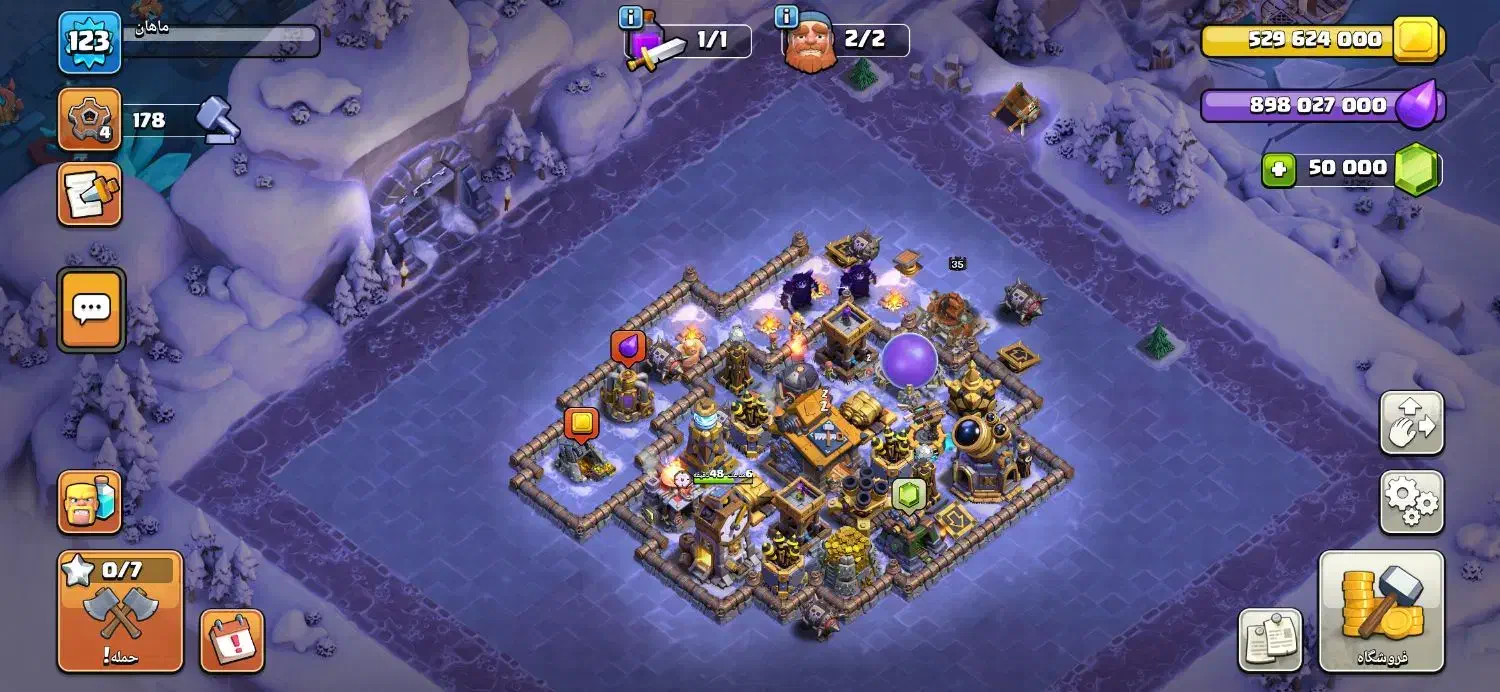Click the hand with arrows button
The height and width of the screenshot is (692, 1500).
click(x=1411, y=422)
